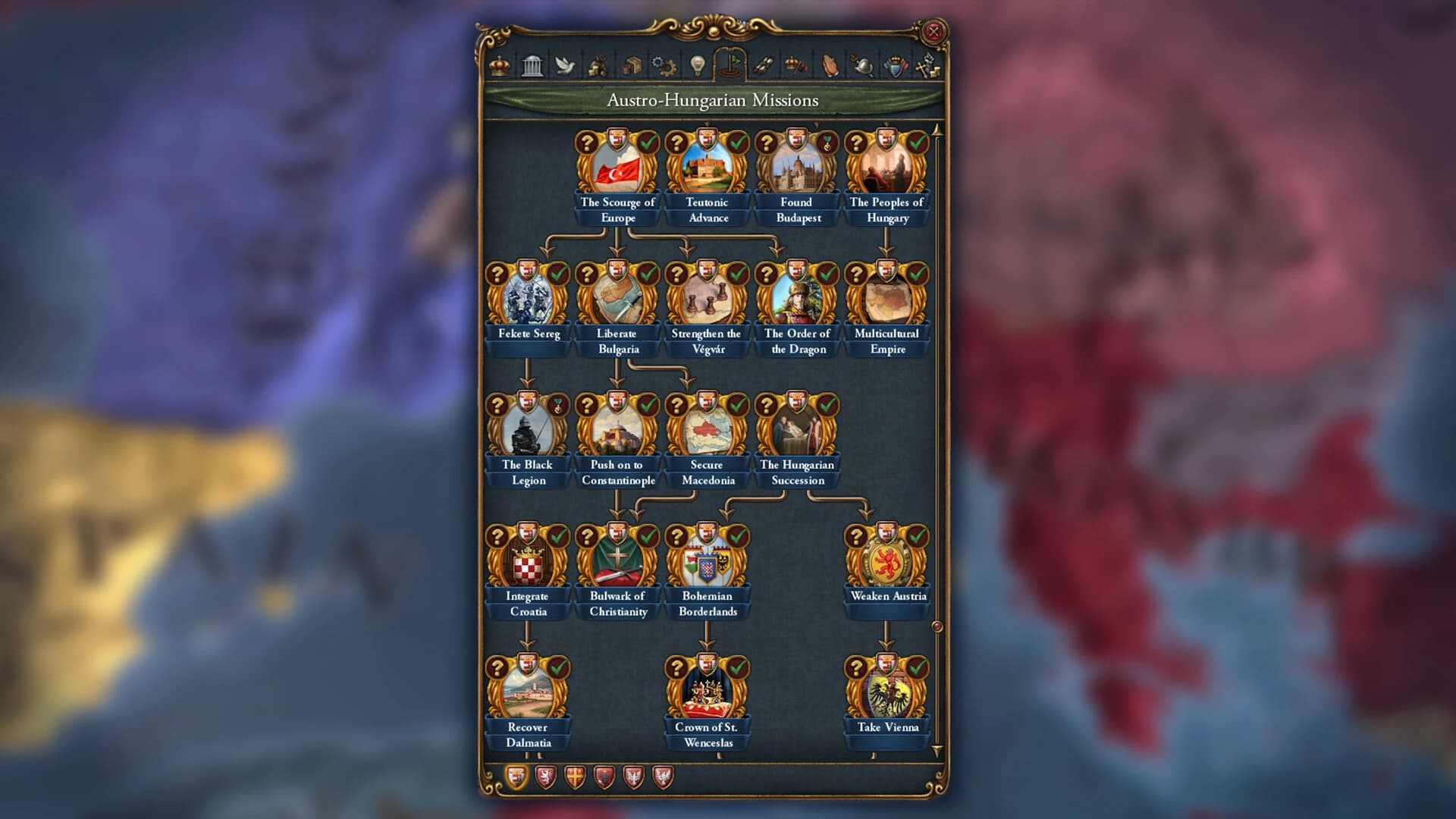Click the checkmark on Secure Macedonia mission
This screenshot has width=1456, height=819.
coord(738,403)
